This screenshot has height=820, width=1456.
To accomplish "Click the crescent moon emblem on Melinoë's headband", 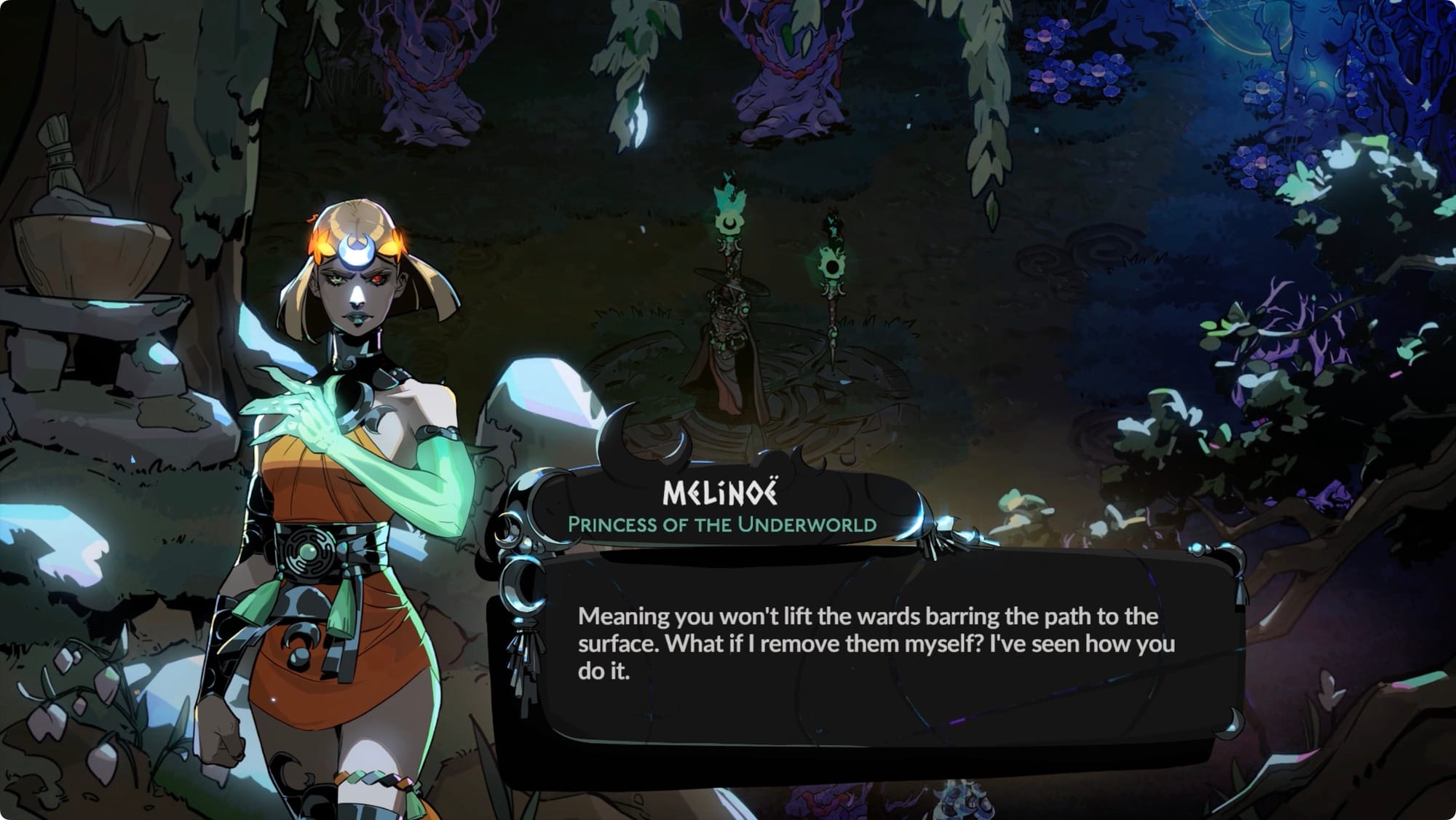I will click(355, 250).
